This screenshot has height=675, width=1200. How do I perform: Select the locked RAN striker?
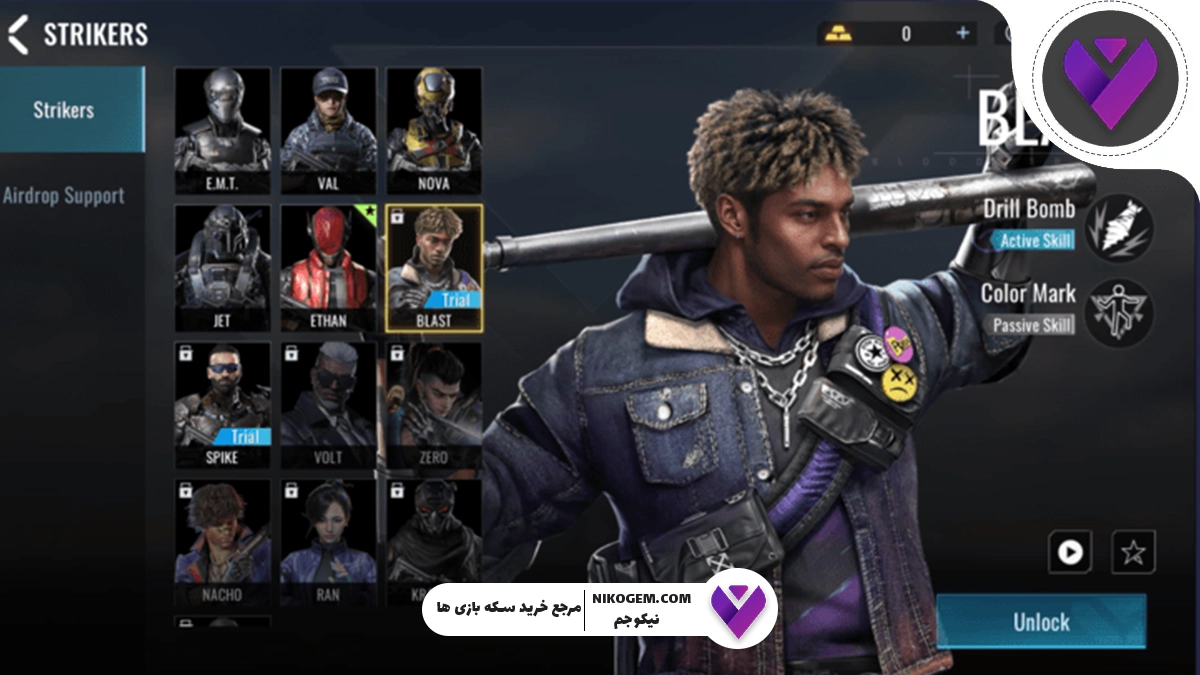pyautogui.click(x=328, y=540)
